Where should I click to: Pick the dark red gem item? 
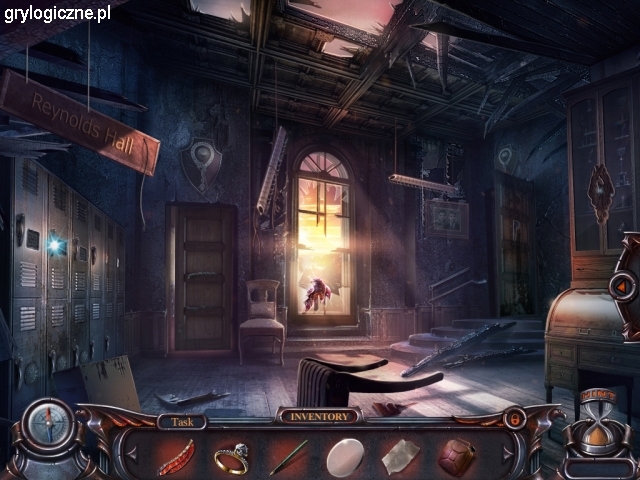[x=458, y=457]
